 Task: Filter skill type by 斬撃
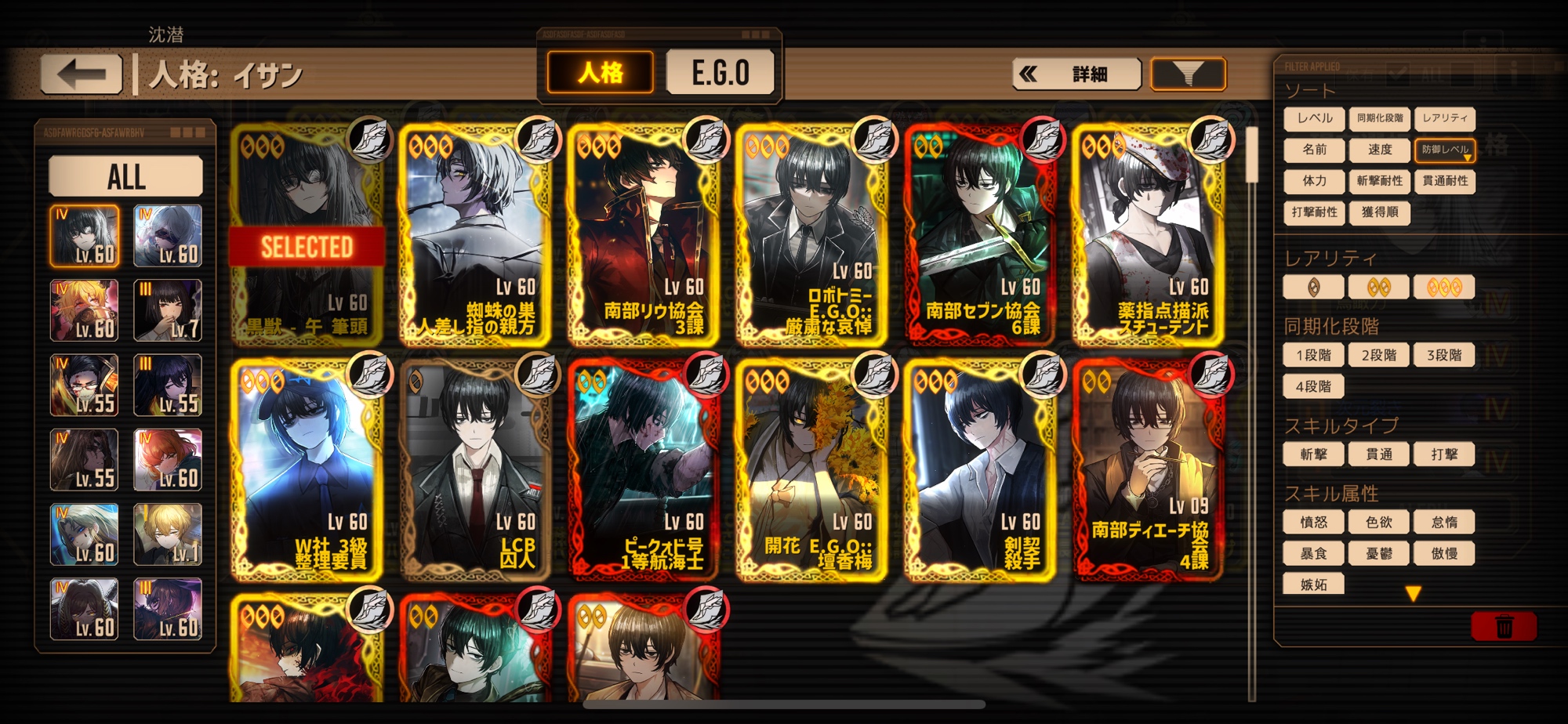coord(1313,454)
